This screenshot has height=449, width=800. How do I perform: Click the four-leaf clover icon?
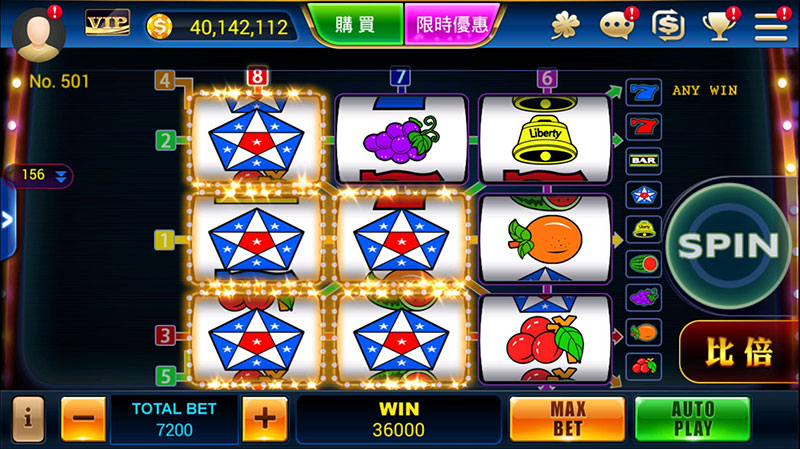coord(566,25)
